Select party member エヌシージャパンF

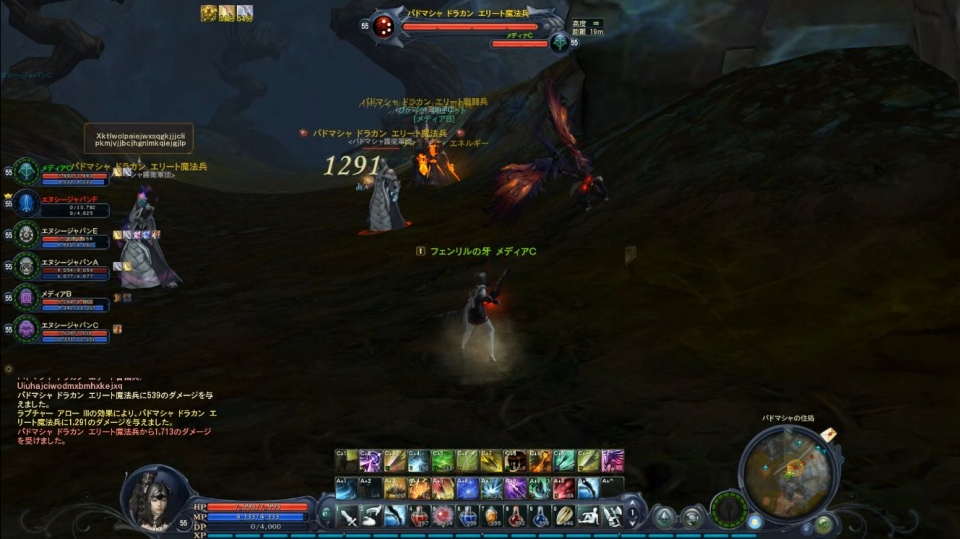pyautogui.click(x=26, y=203)
